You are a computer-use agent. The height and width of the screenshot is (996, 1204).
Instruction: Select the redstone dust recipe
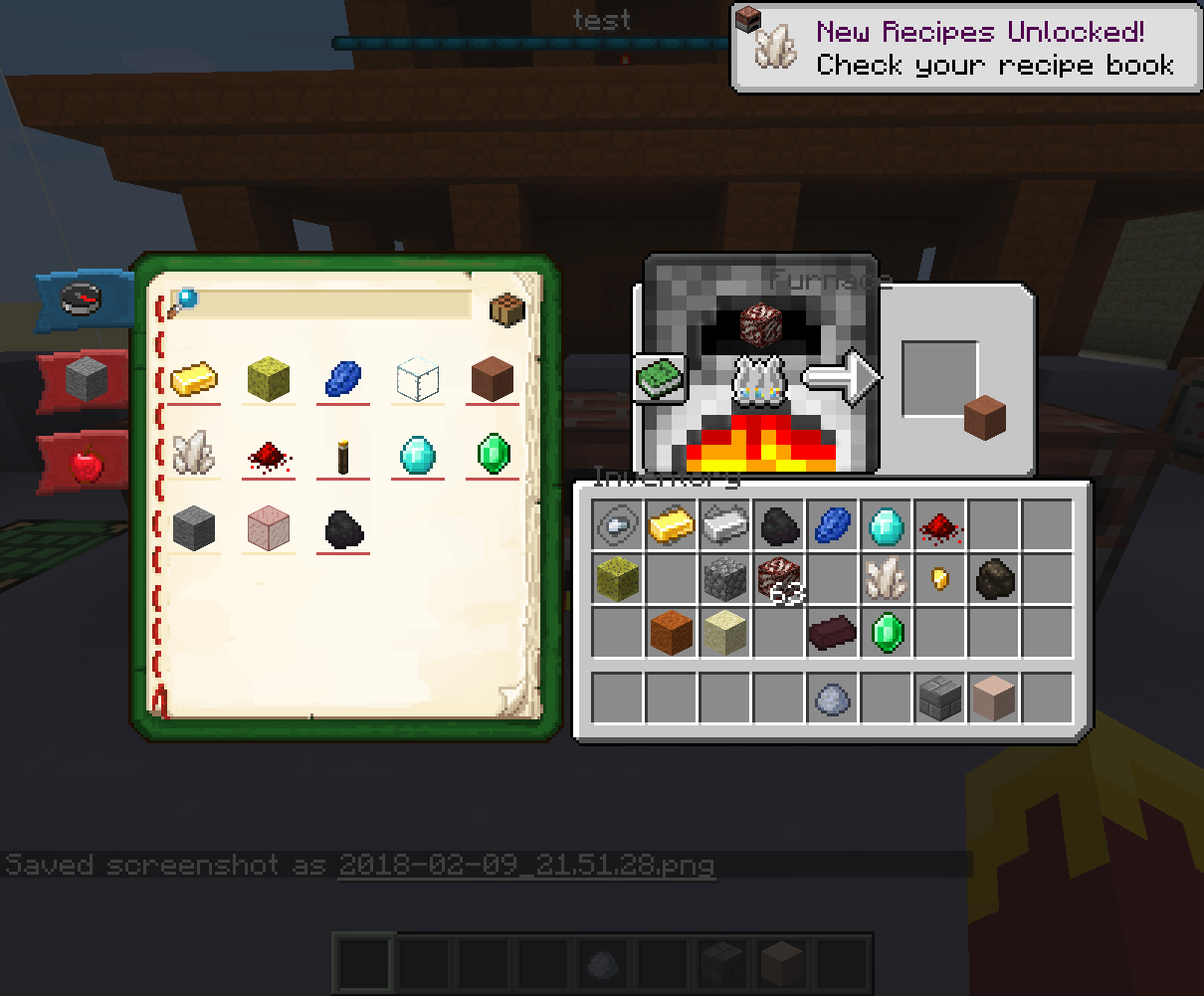tap(268, 457)
